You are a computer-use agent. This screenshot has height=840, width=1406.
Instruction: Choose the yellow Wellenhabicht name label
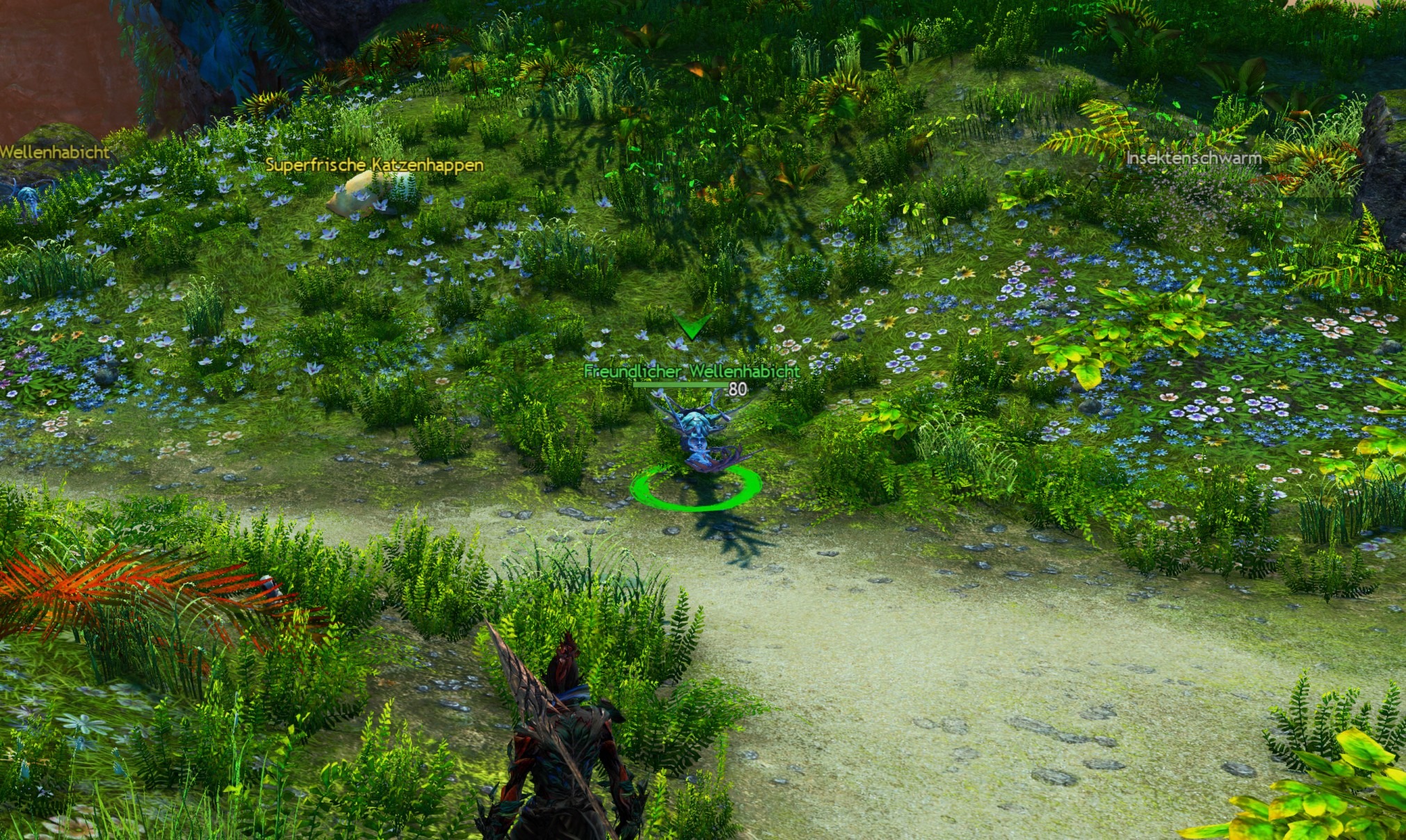pyautogui.click(x=54, y=152)
